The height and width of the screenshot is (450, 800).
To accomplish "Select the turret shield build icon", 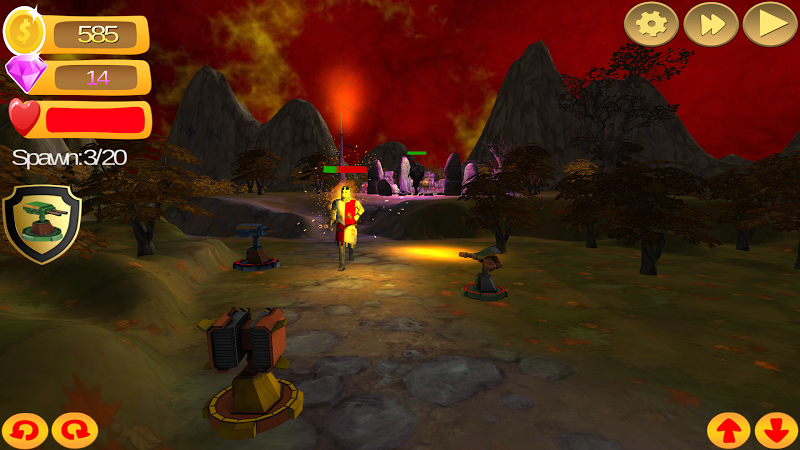I will point(42,222).
